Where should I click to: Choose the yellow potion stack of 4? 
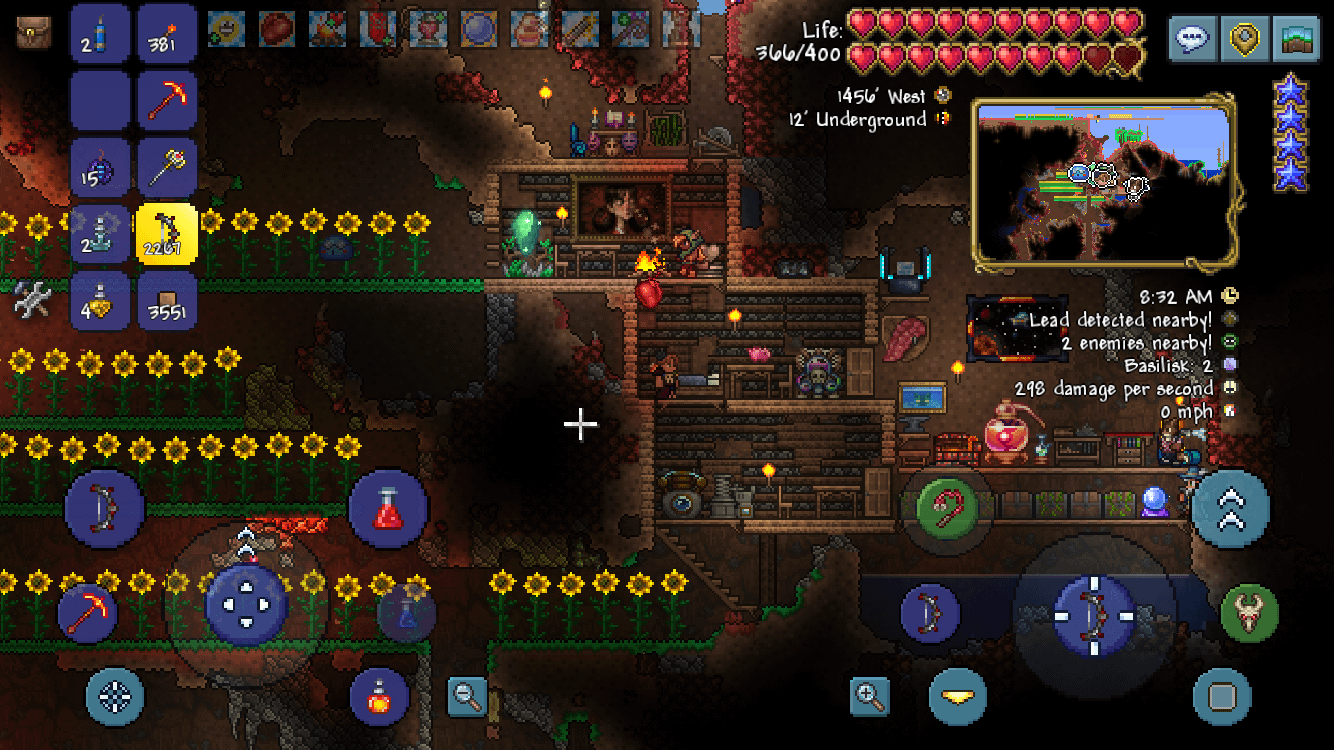tap(100, 300)
